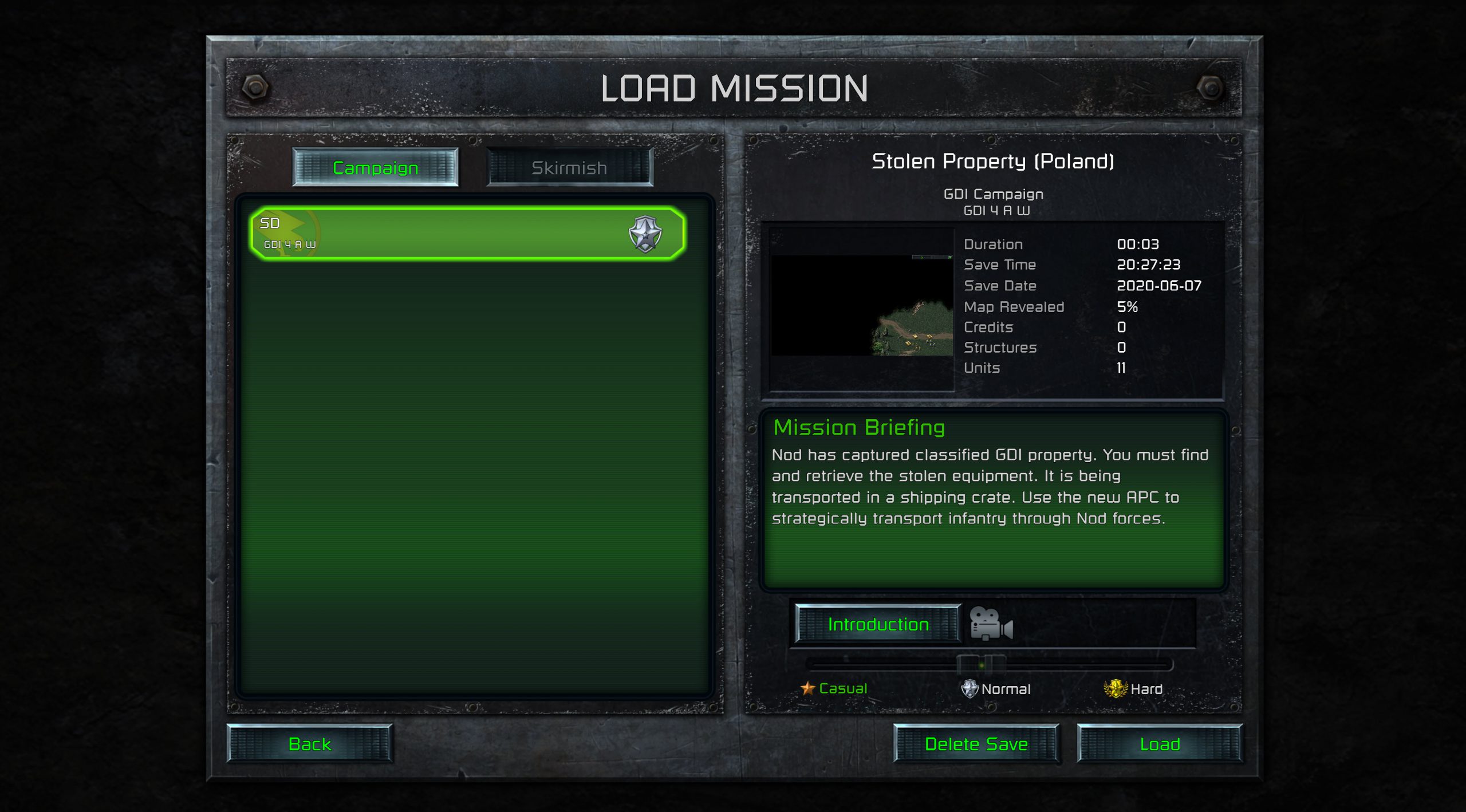Click the film camera icon
This screenshot has width=1466, height=812.
click(991, 624)
